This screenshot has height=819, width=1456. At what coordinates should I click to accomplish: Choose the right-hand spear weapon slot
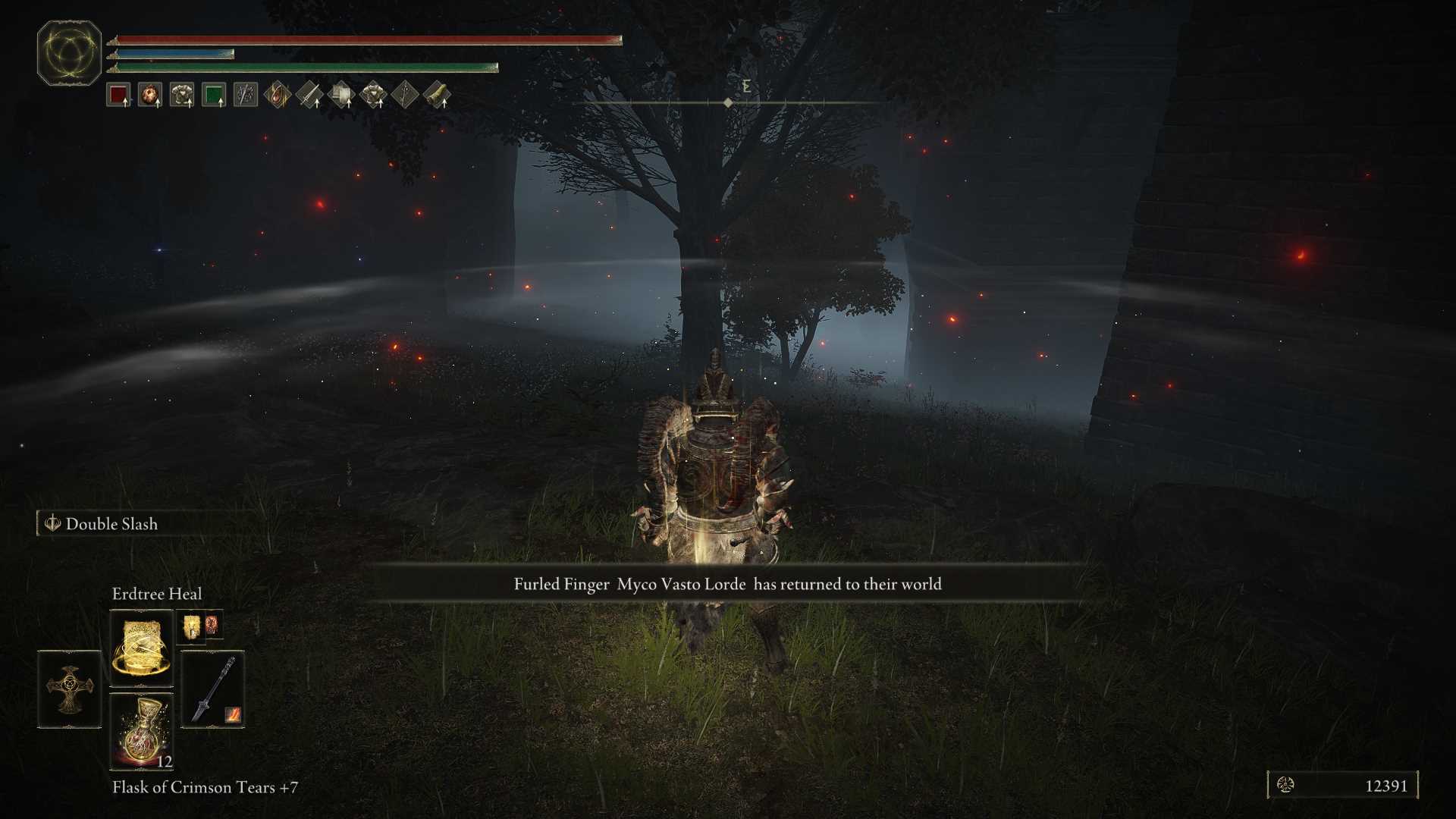coord(212,689)
